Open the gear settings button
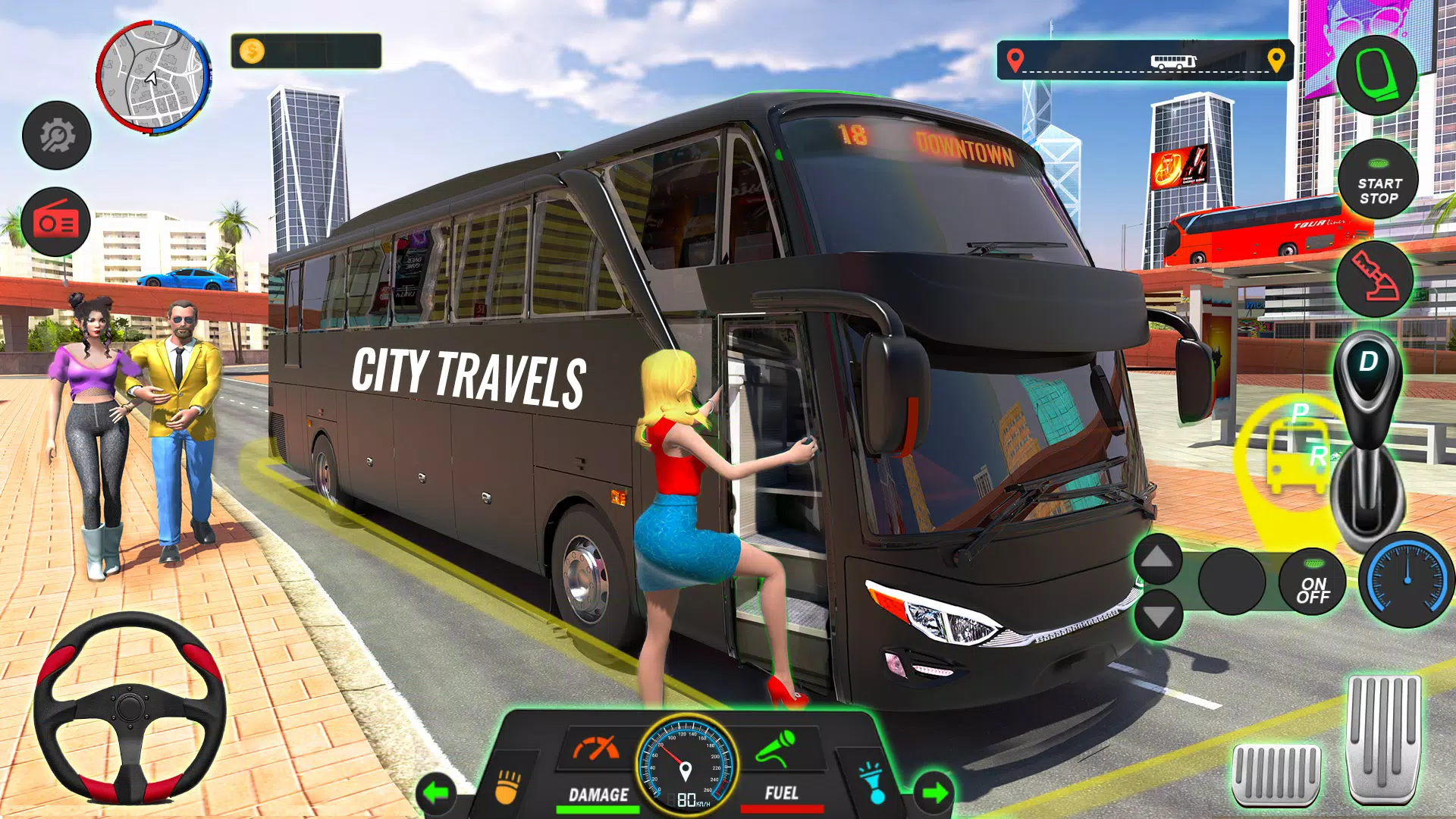The height and width of the screenshot is (819, 1456). click(x=57, y=136)
